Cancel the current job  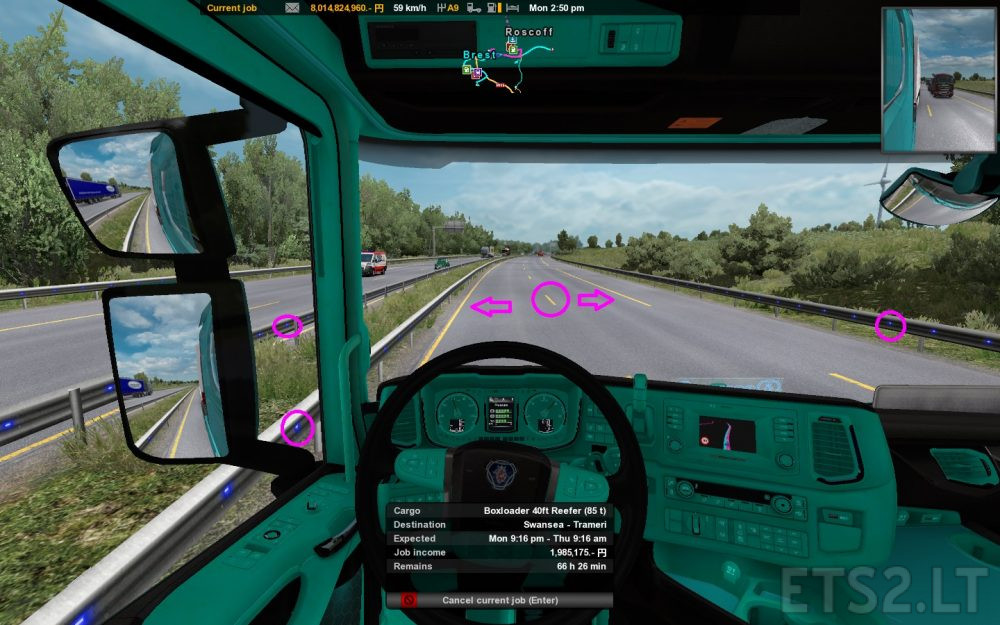499,600
